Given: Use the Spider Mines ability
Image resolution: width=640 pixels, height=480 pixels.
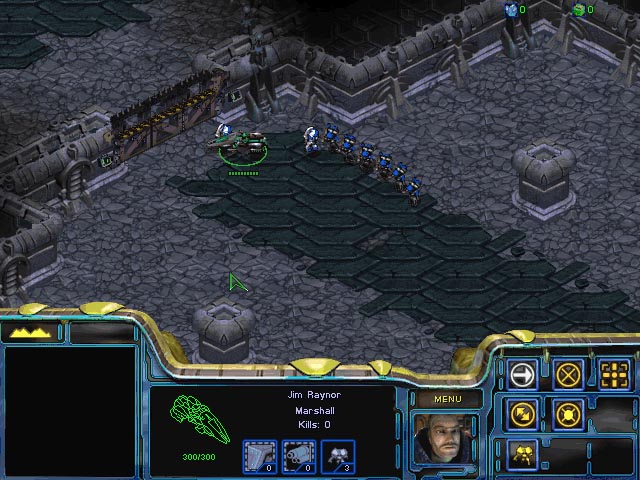Looking at the screenshot, I should 522,453.
